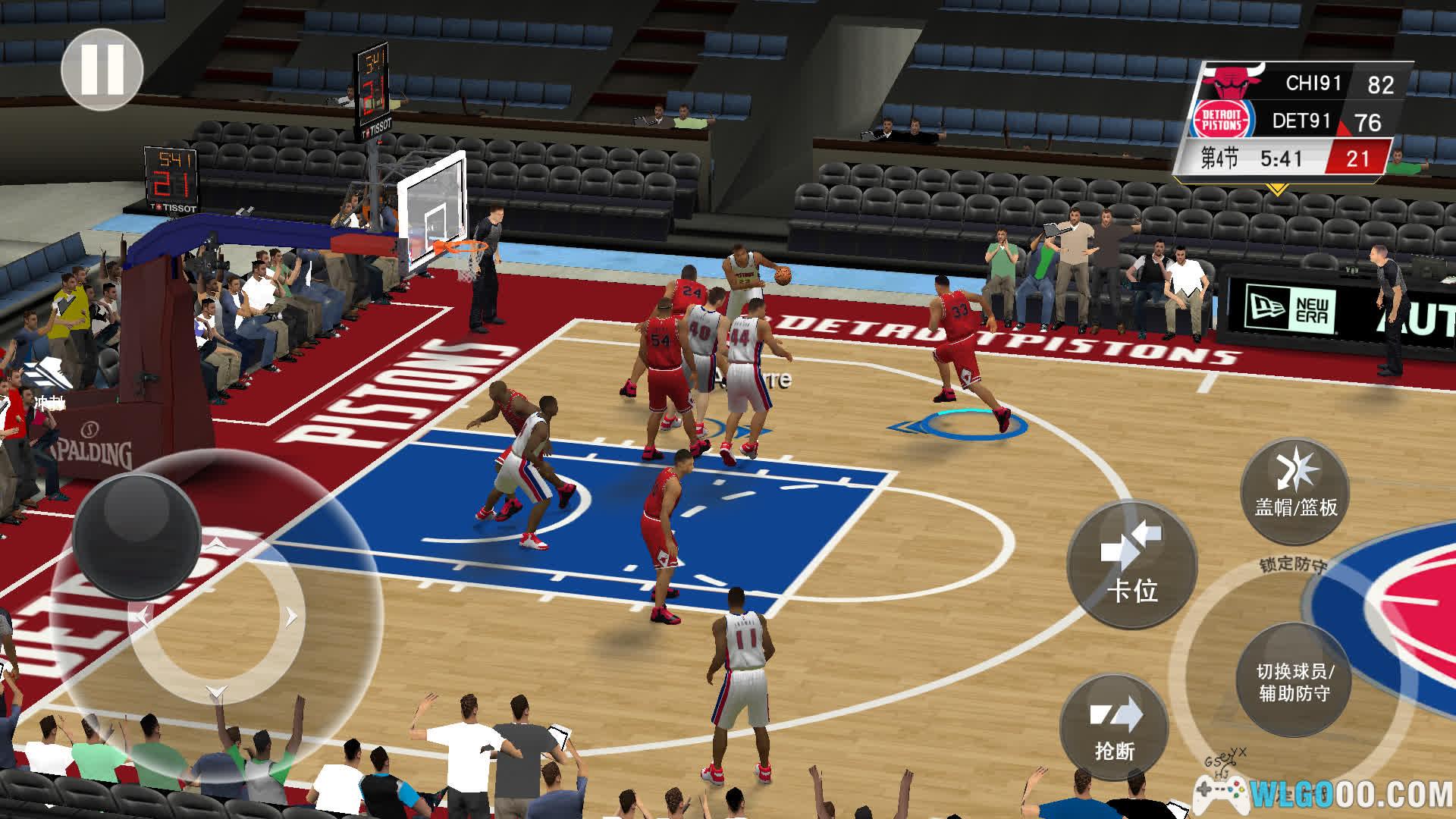Switch player using the 切换球员/辅助防守 button
This screenshot has width=1456, height=819.
[1294, 679]
